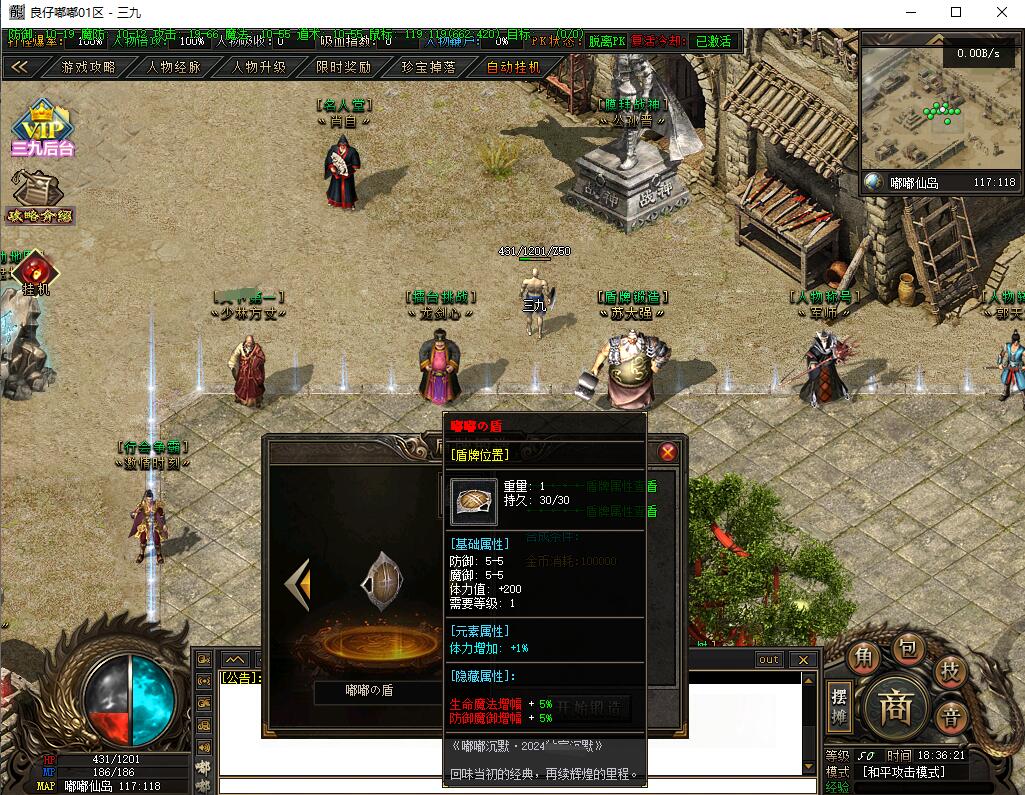Collapse the top menu with the double-arrow button

pos(21,67)
